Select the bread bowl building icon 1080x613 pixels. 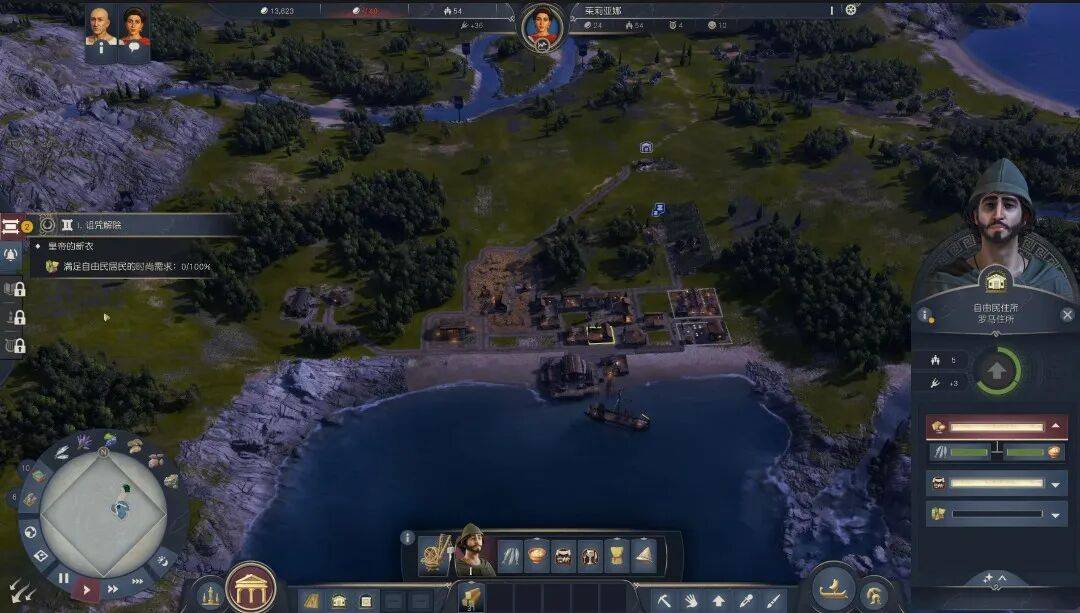[x=537, y=556]
